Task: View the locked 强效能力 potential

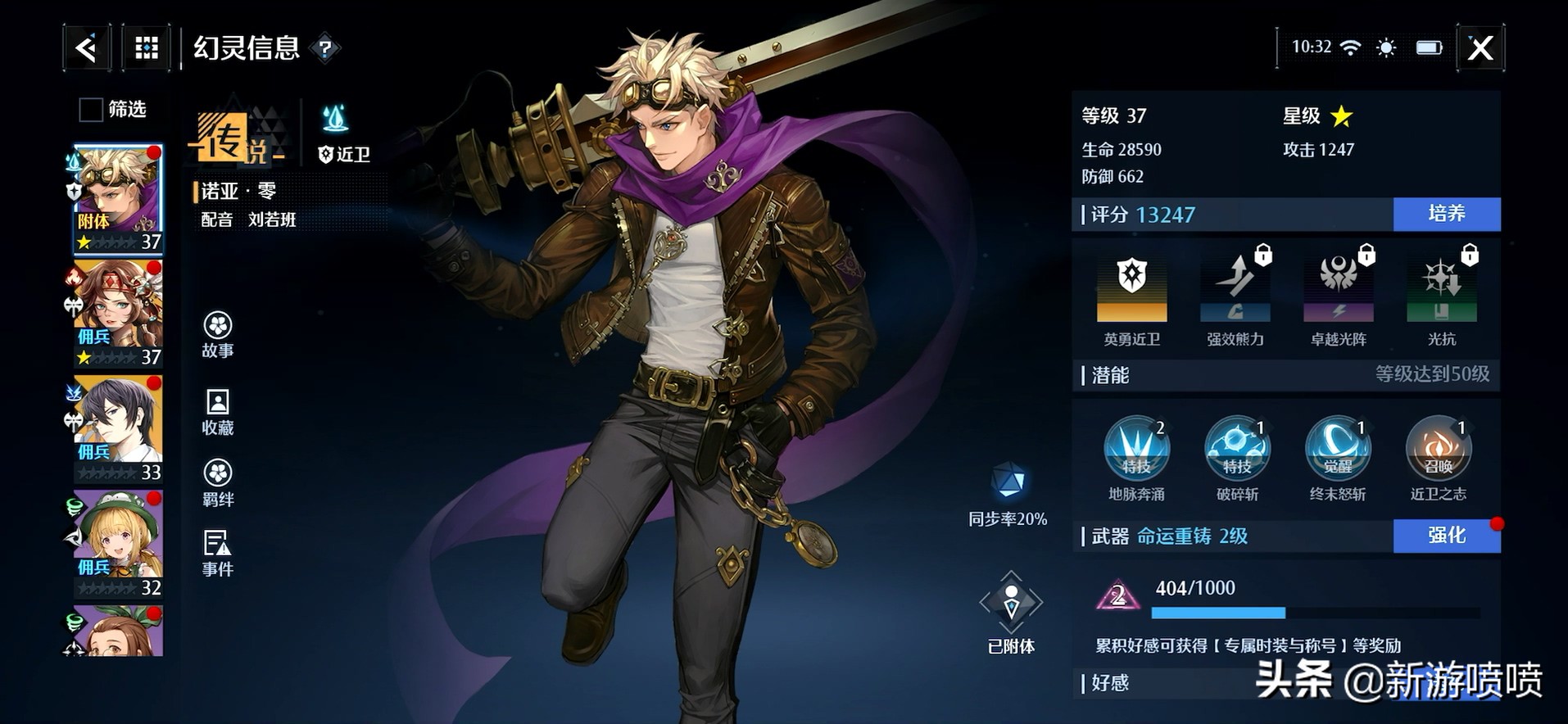Action: [x=1235, y=288]
